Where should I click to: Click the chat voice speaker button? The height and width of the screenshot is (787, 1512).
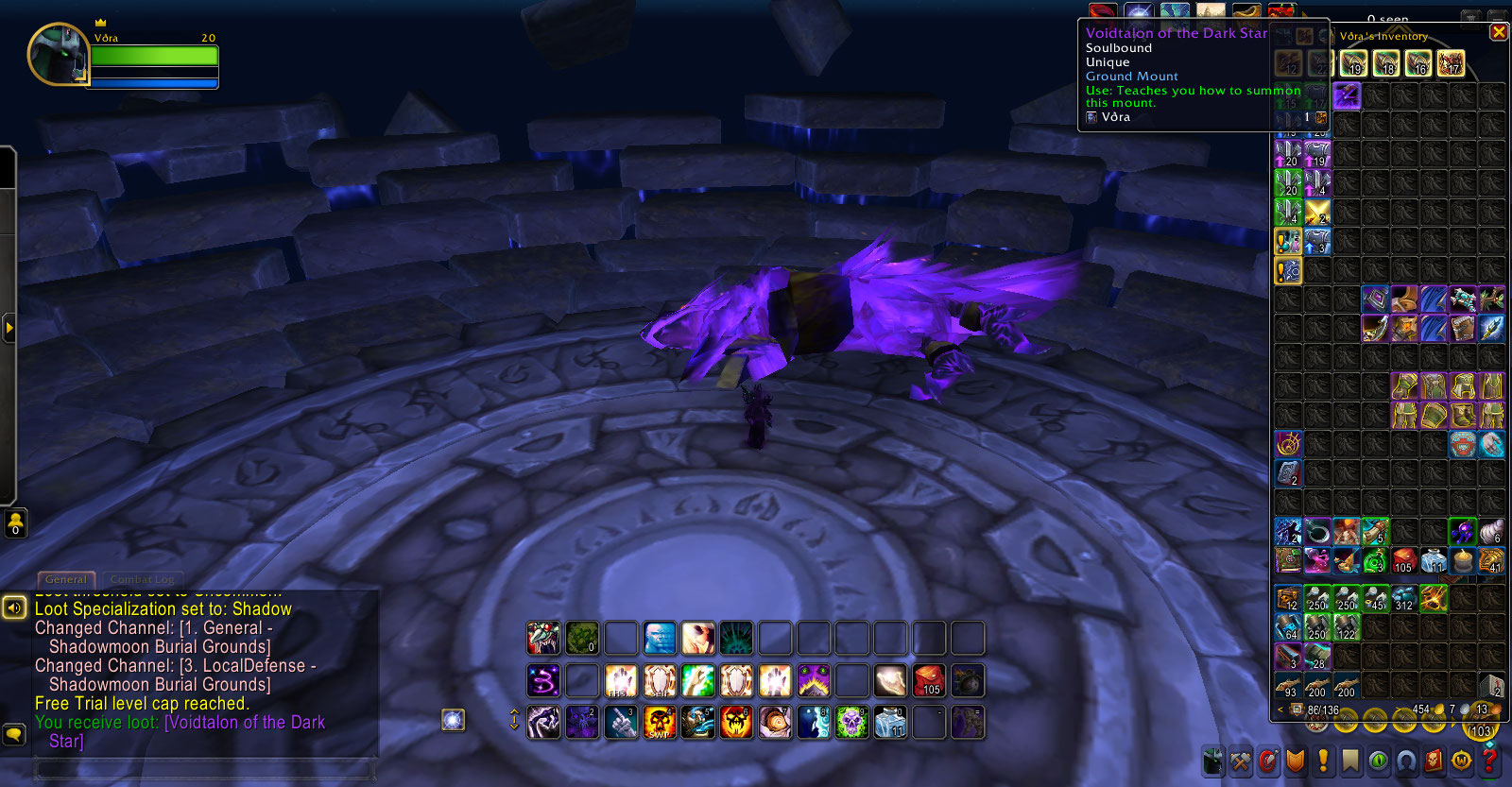14,607
